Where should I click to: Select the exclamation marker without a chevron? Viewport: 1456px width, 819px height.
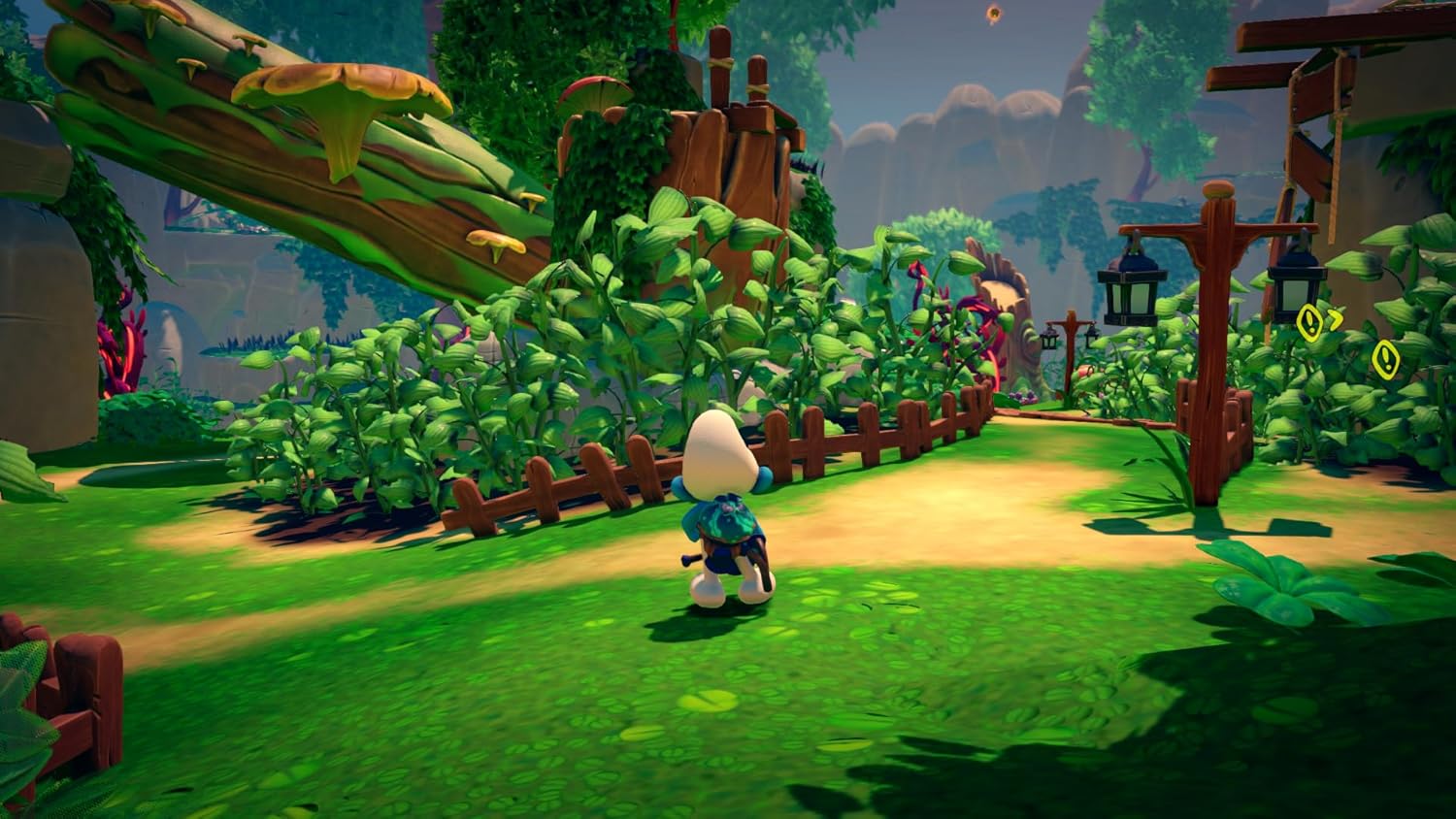tap(1385, 359)
